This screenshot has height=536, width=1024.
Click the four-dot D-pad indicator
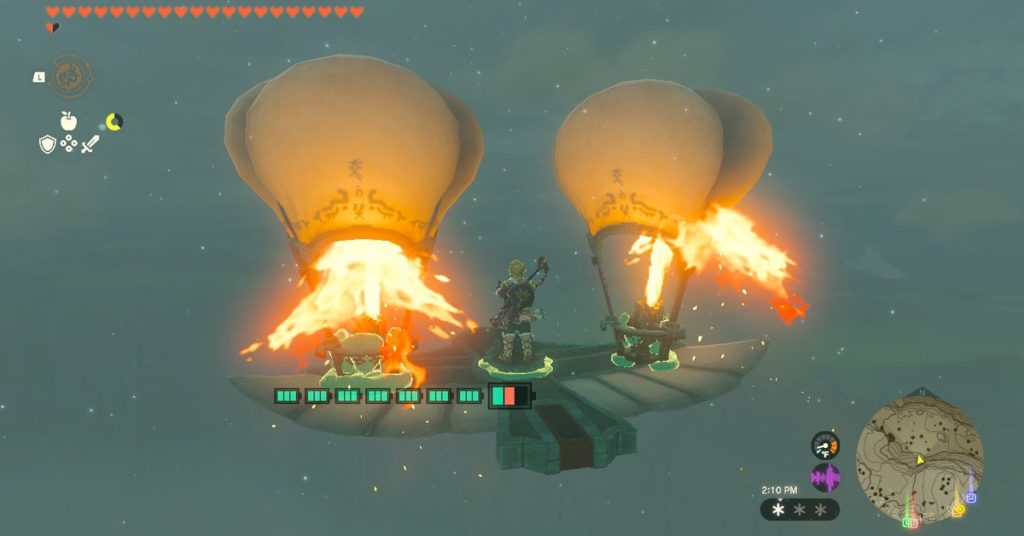(x=69, y=145)
